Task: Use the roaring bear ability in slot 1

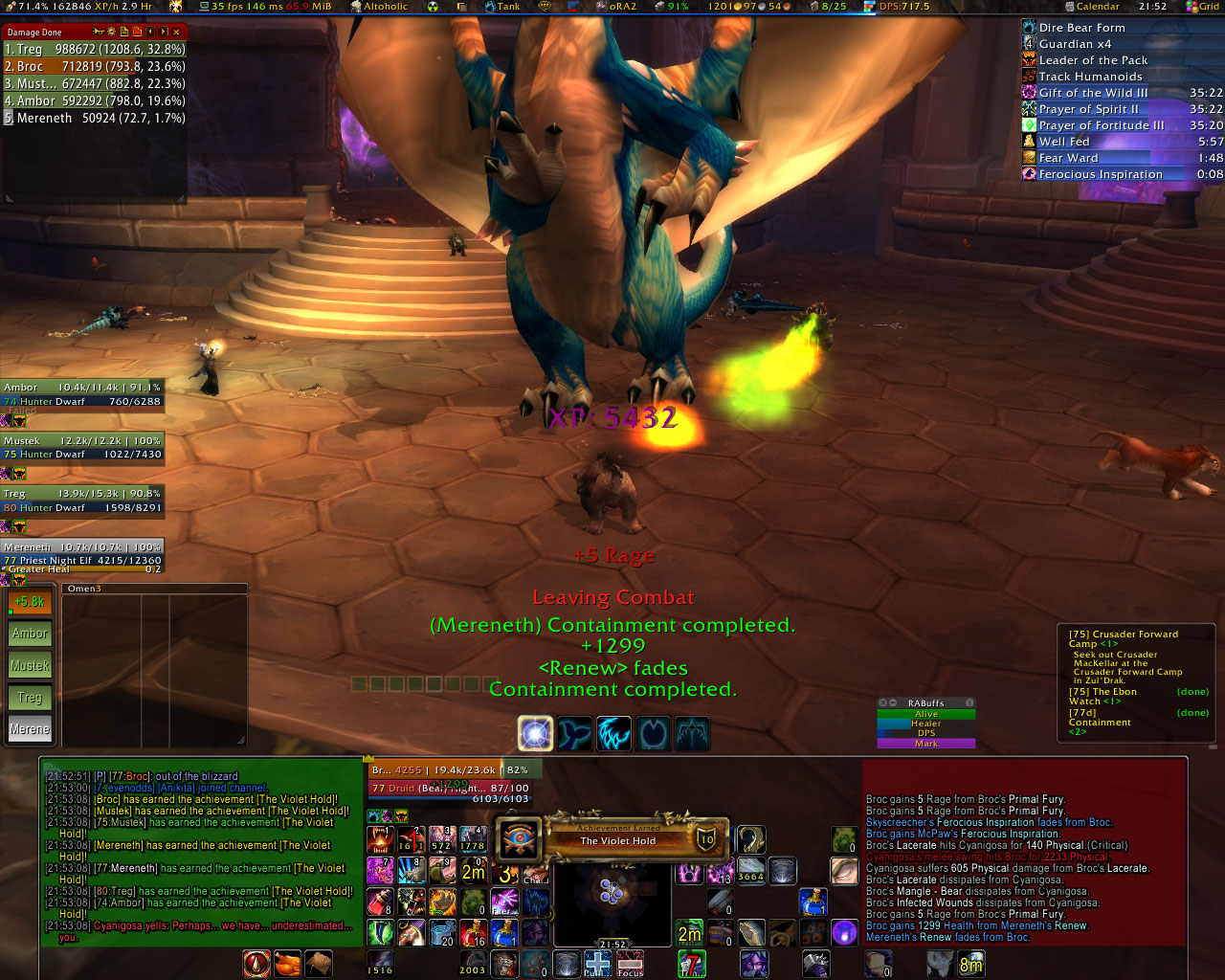Action: click(x=381, y=839)
